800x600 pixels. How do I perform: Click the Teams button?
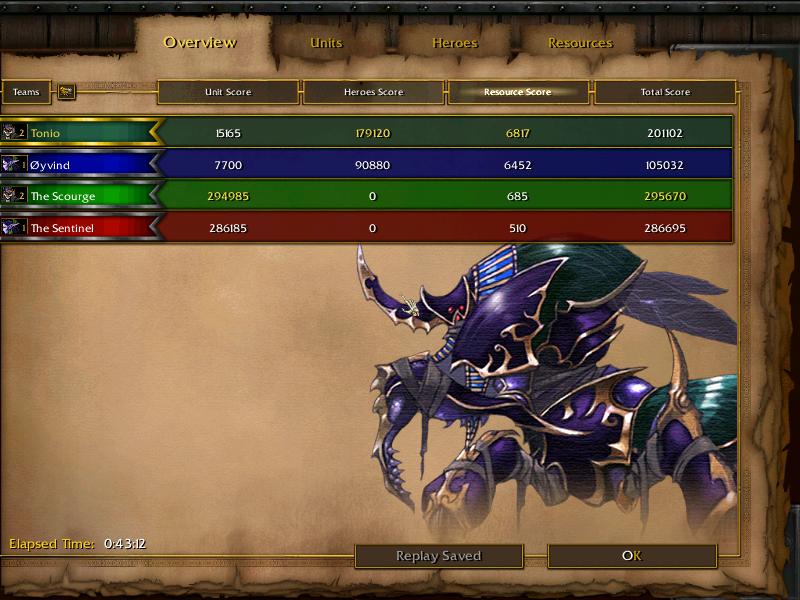[26, 92]
